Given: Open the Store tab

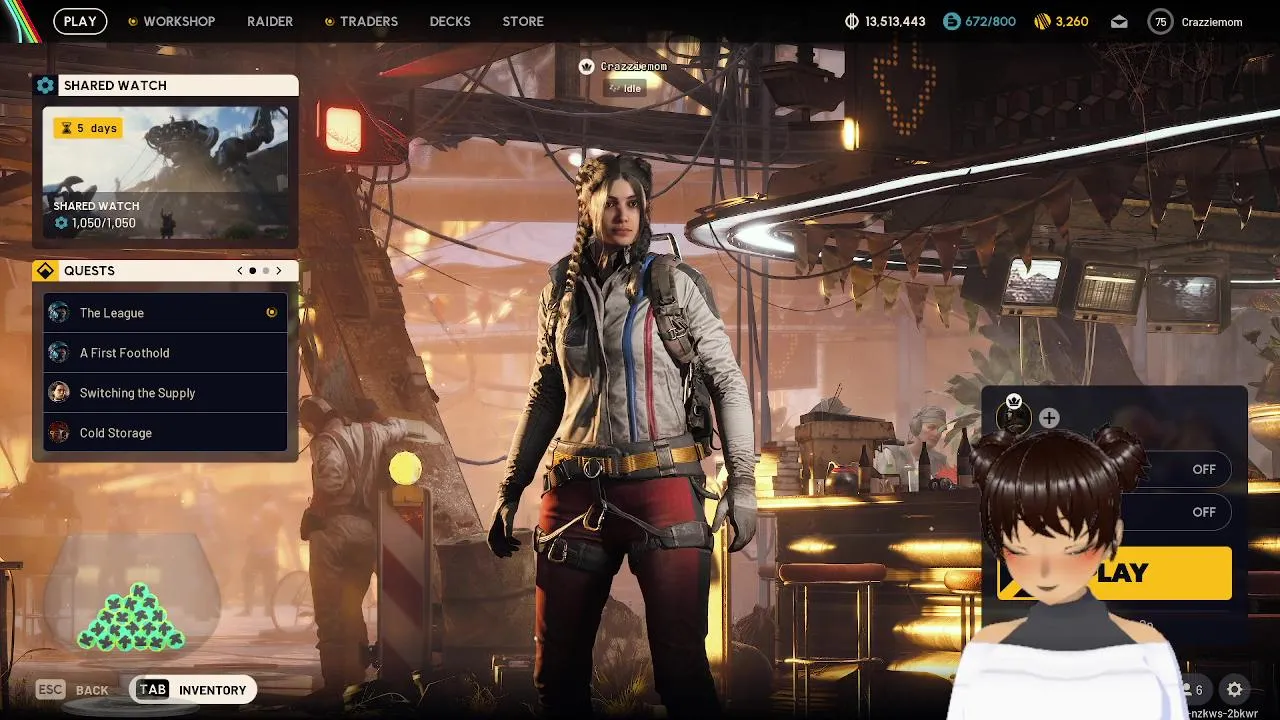Looking at the screenshot, I should click(x=523, y=21).
